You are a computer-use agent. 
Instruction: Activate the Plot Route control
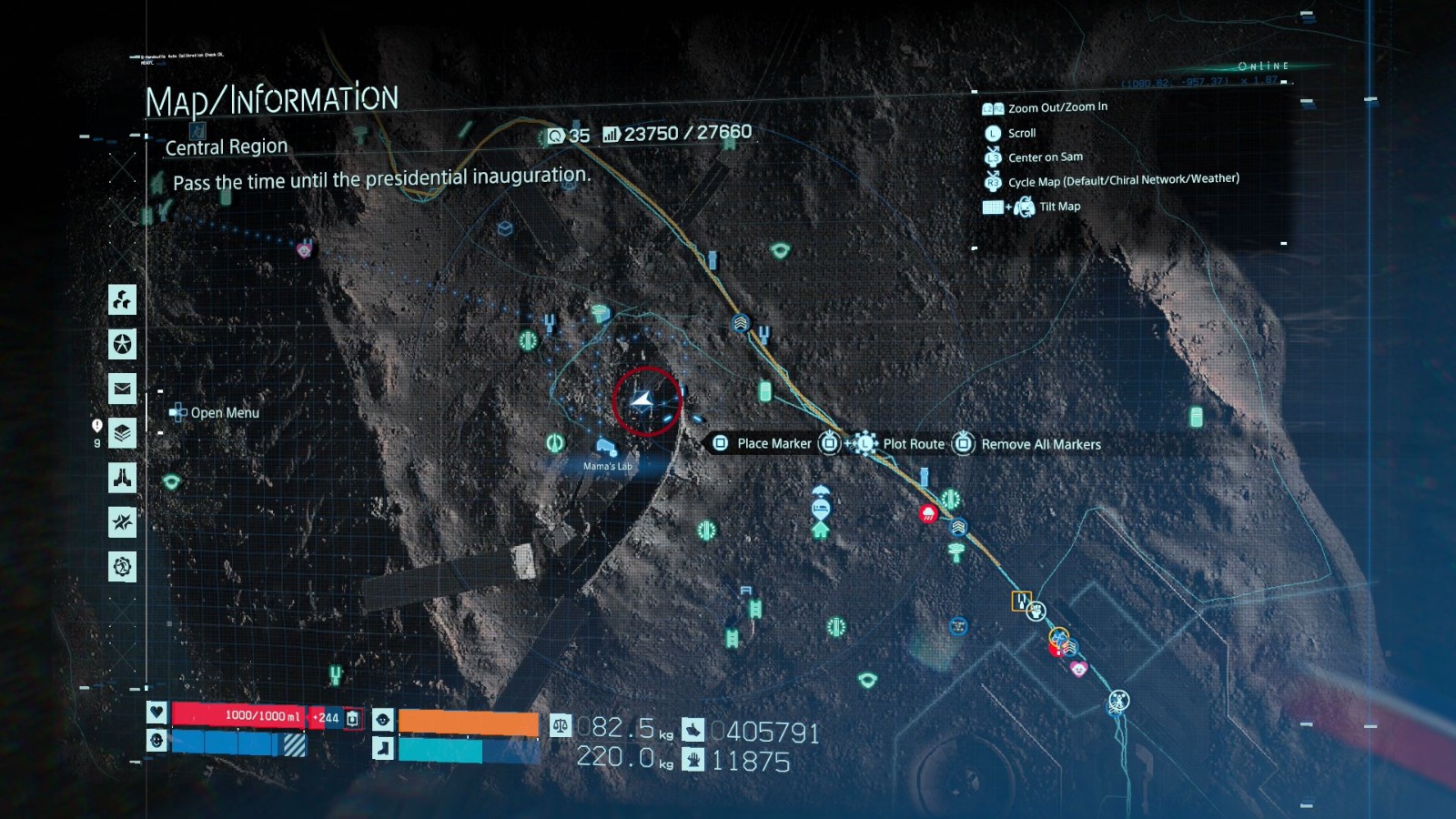point(914,444)
